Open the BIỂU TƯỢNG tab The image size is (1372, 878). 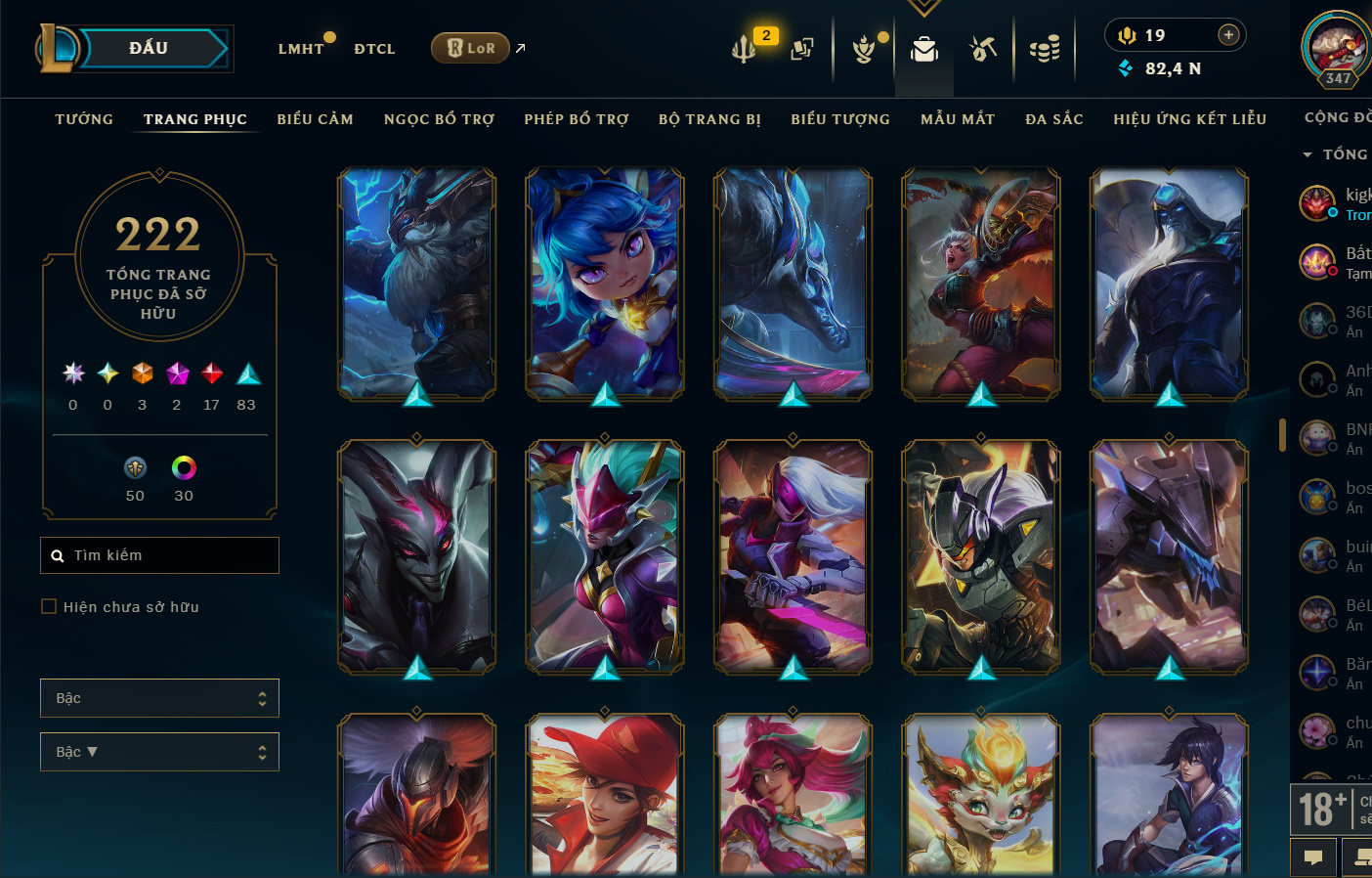[840, 119]
